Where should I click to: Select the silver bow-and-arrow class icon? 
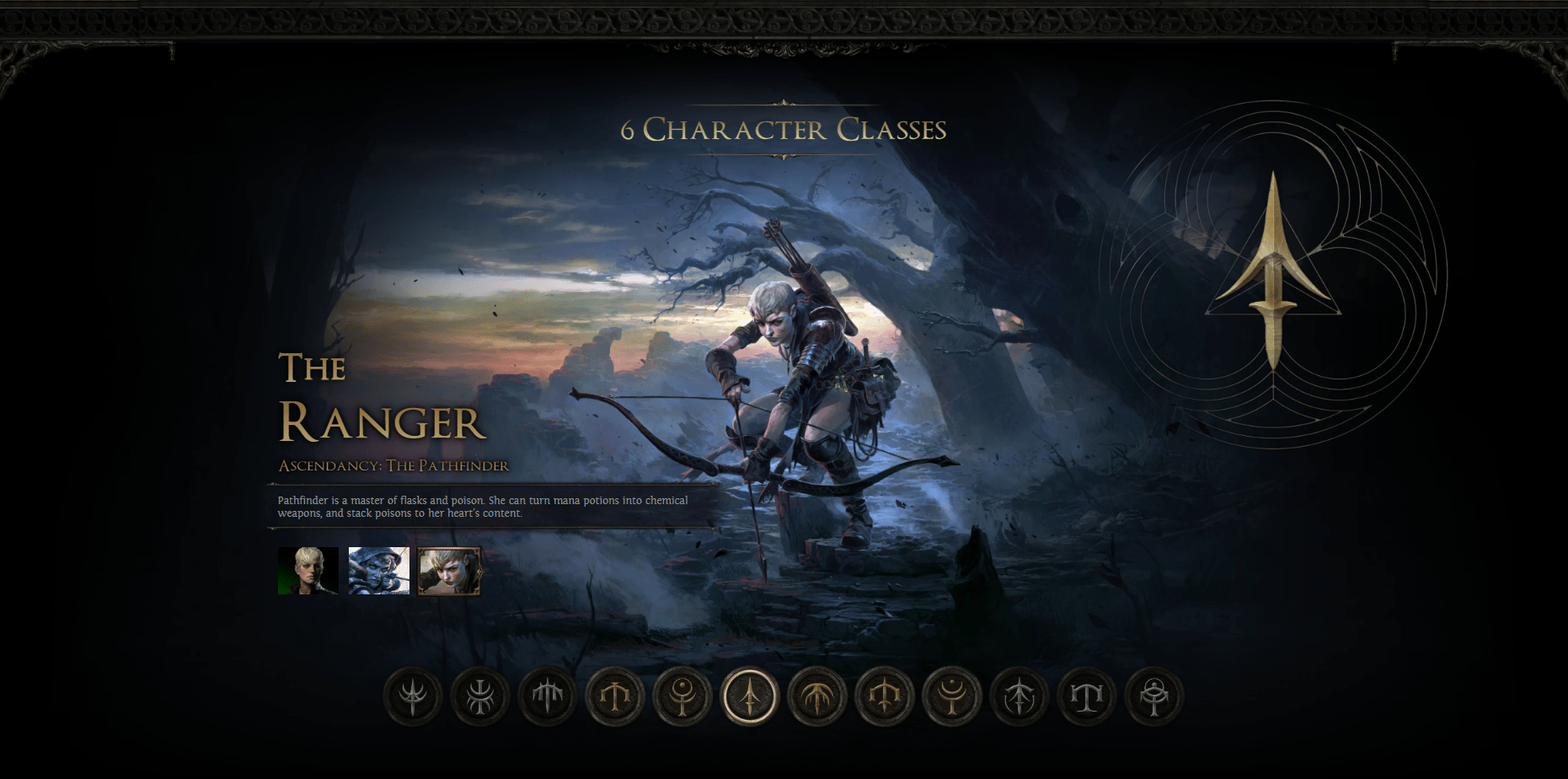(x=1019, y=697)
